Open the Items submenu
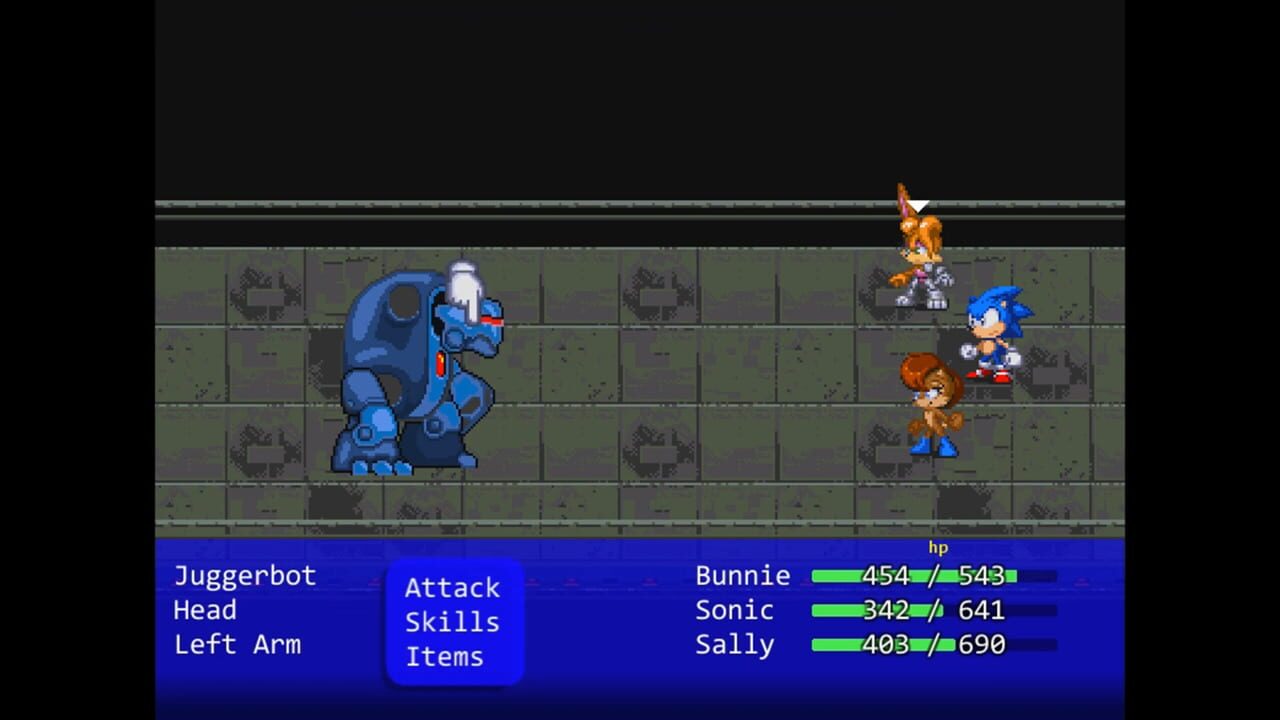Viewport: 1280px width, 720px height. [x=444, y=657]
